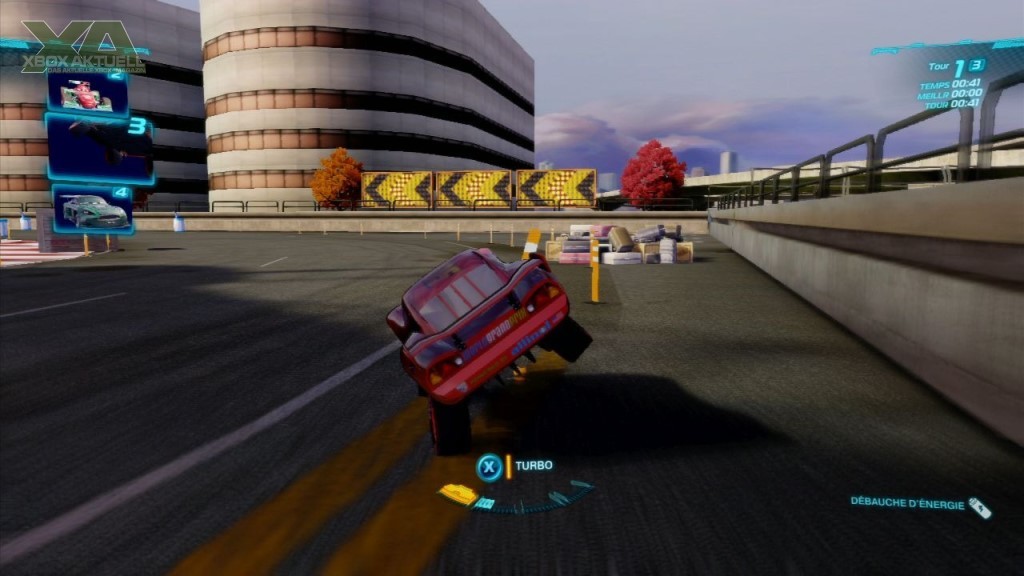Viewport: 1024px width, 576px height.
Task: Select the green car portrait in fourth place
Action: point(93,210)
